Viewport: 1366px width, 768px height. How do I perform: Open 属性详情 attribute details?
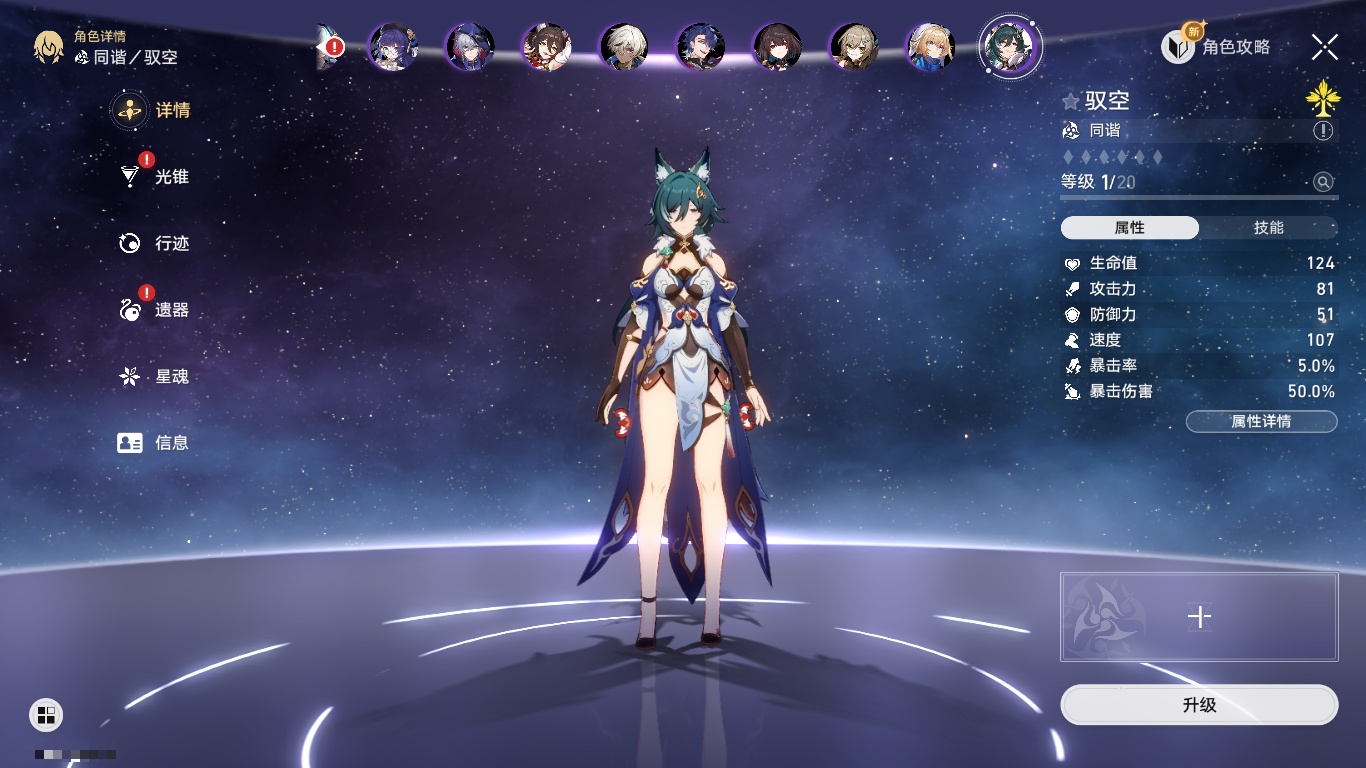[x=1261, y=422]
